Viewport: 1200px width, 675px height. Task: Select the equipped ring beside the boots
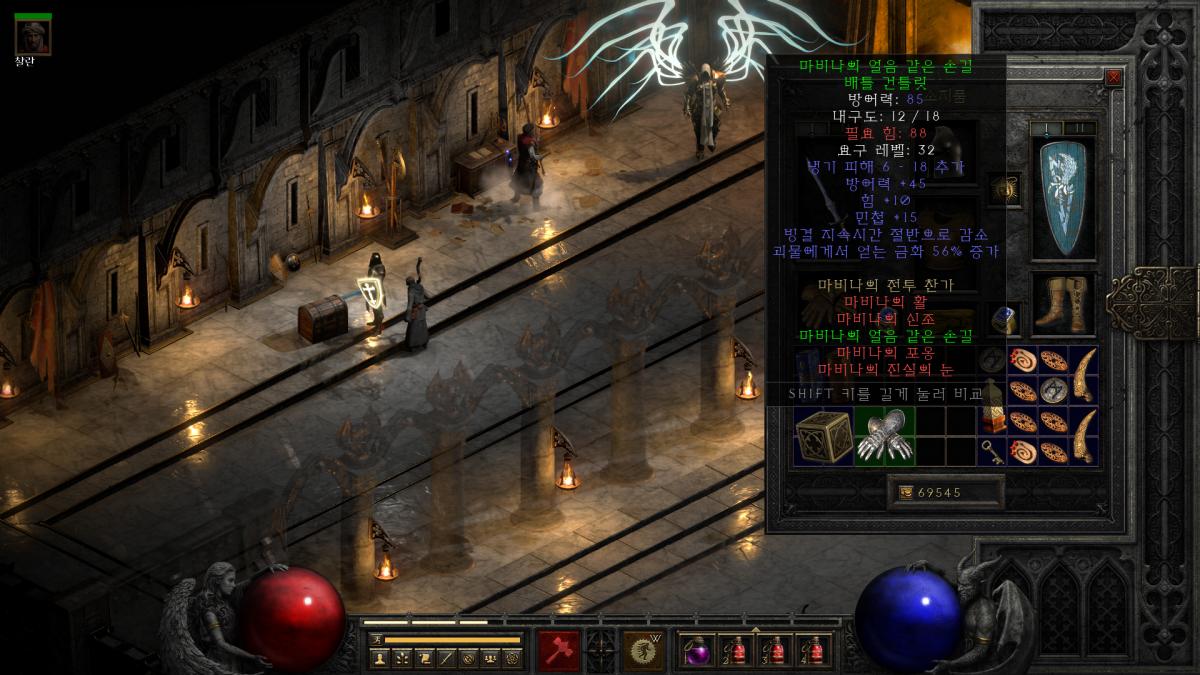click(x=1003, y=318)
